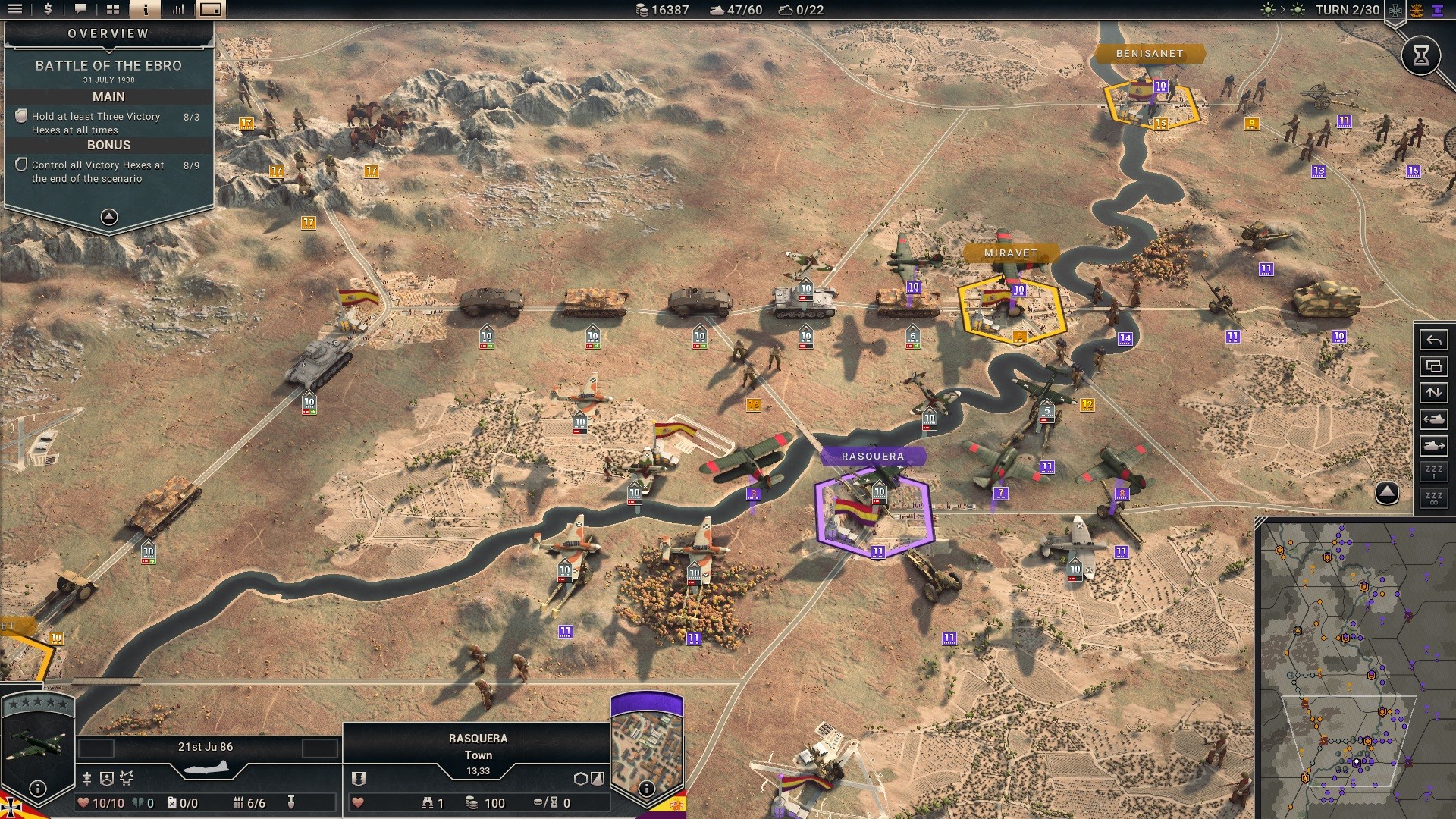Enable permanent sleep with ZZZ-infinity button
Viewport: 1456px width, 819px height.
[1433, 498]
